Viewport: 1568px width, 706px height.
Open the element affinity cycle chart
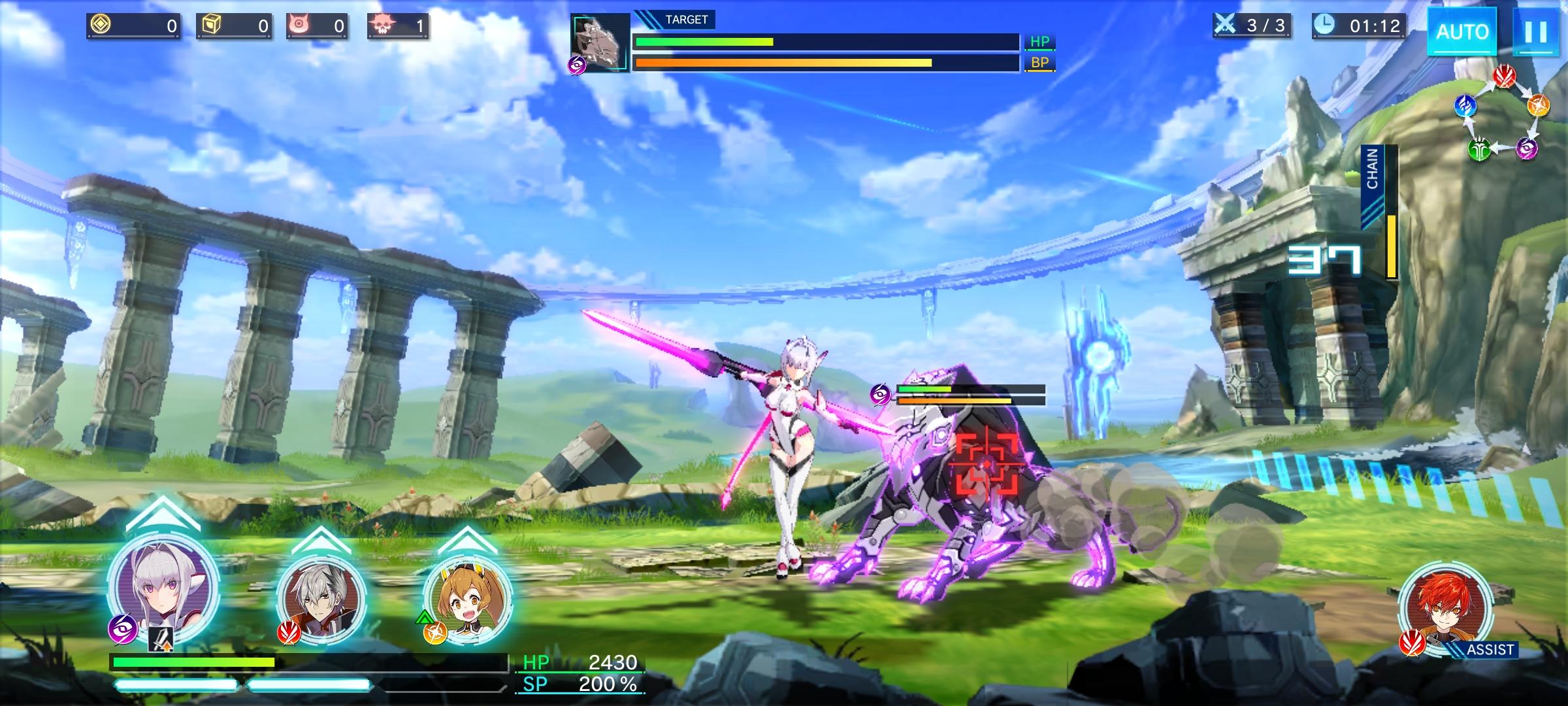(x=1503, y=114)
